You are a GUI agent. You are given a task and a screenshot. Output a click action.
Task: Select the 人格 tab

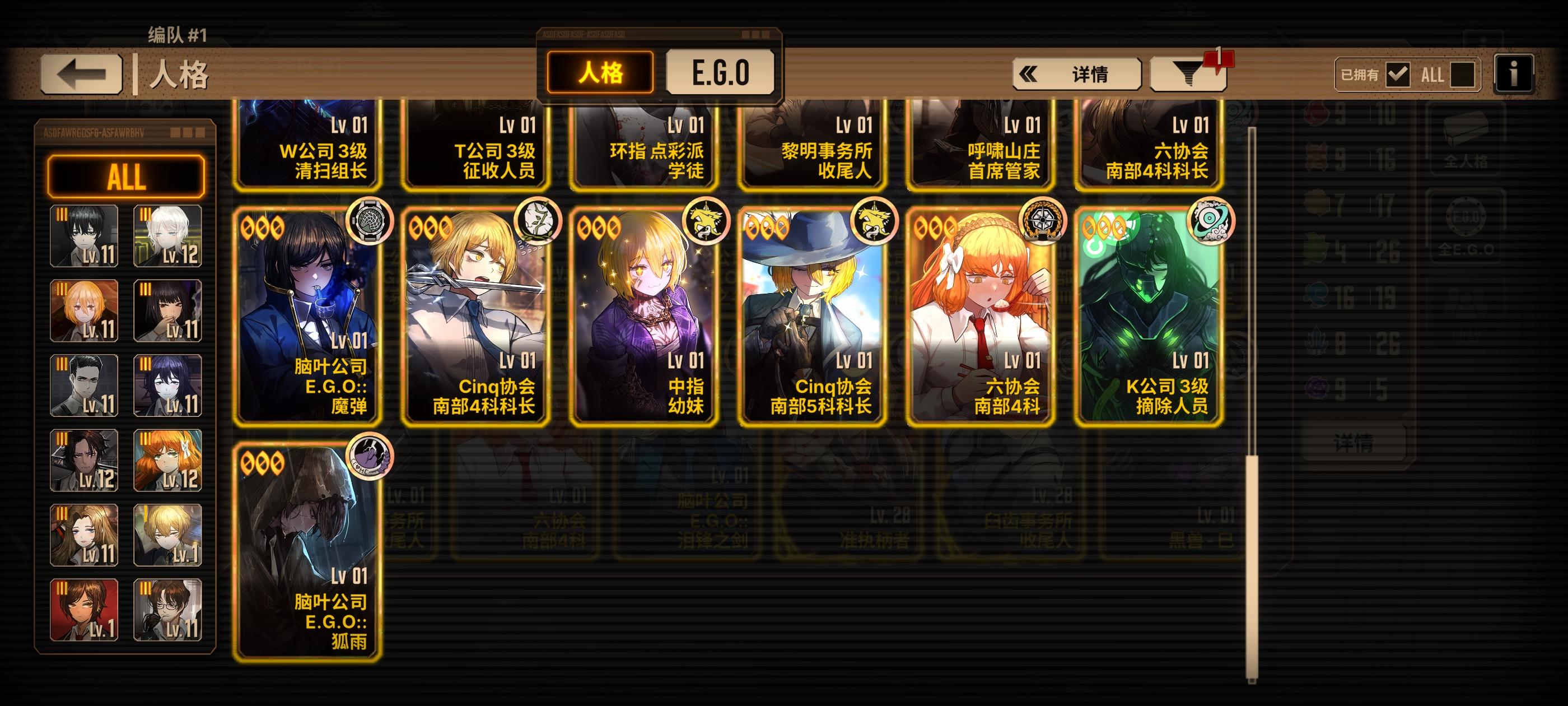[603, 73]
